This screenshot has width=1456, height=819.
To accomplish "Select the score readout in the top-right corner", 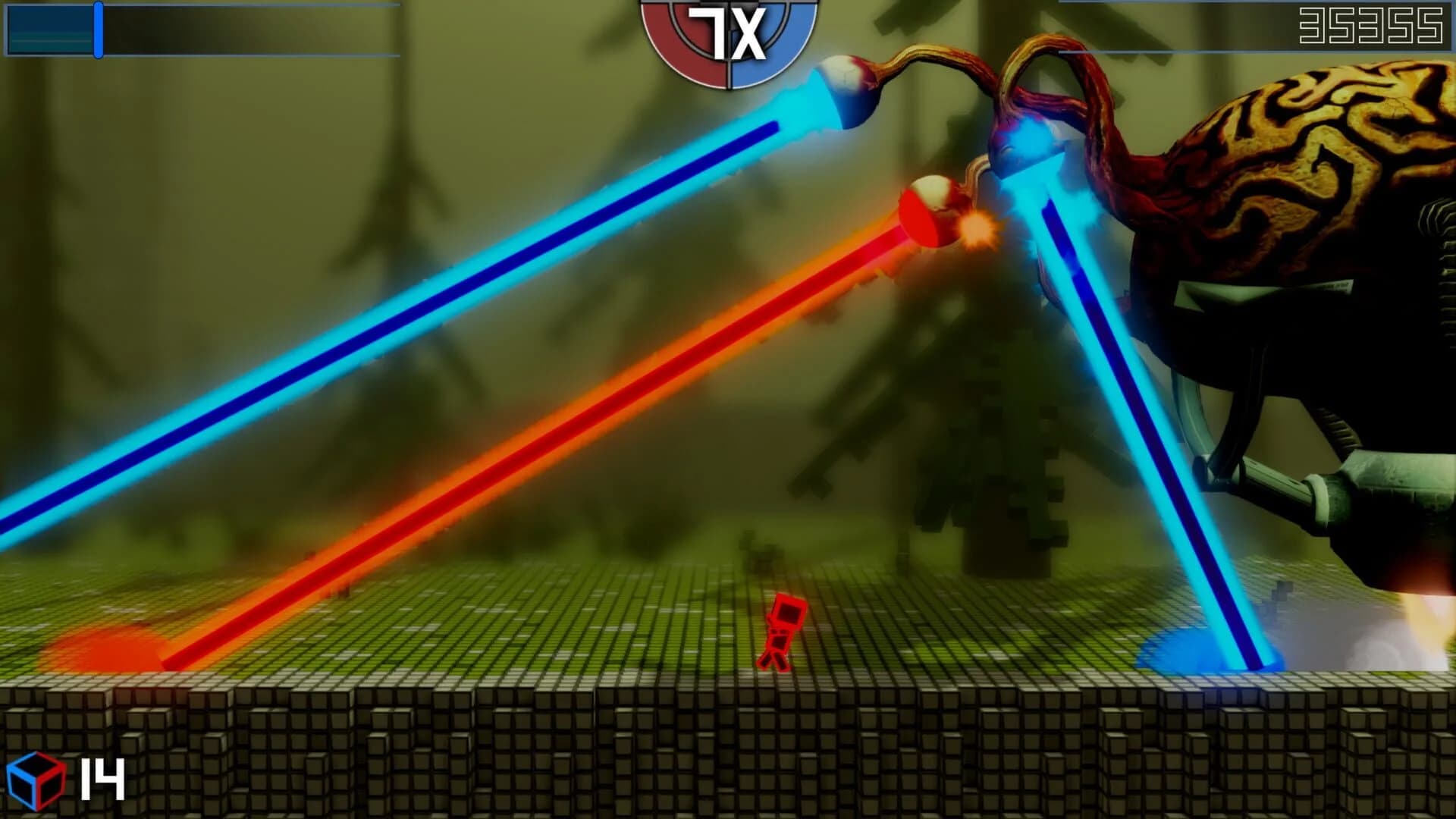I will click(x=1373, y=27).
